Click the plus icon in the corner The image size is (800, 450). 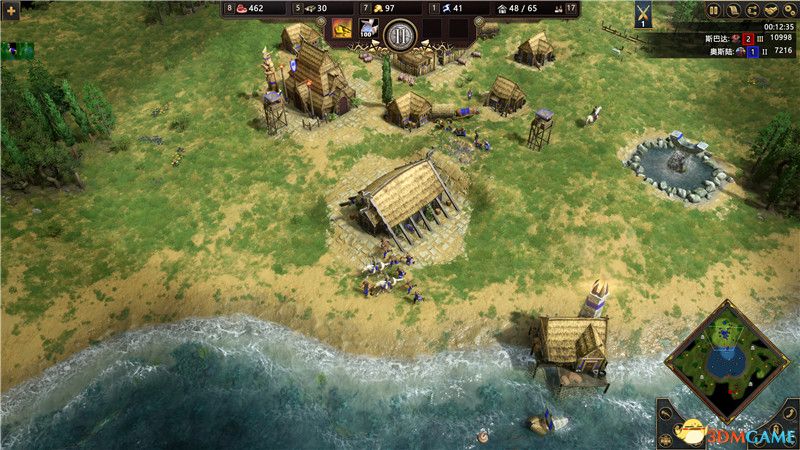(x=14, y=7)
